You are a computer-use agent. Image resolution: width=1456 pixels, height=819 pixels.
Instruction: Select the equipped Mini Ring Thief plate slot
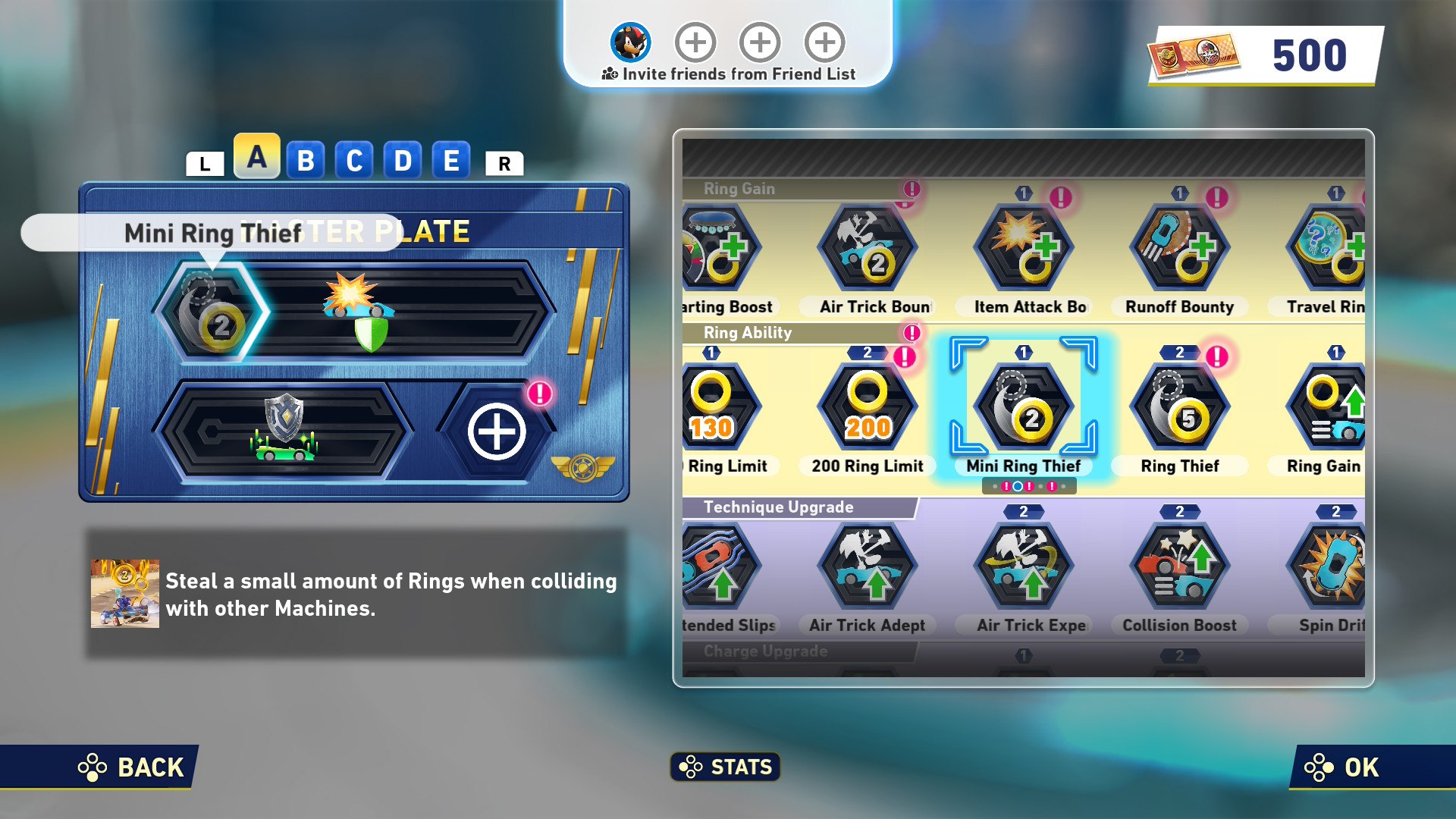(212, 312)
